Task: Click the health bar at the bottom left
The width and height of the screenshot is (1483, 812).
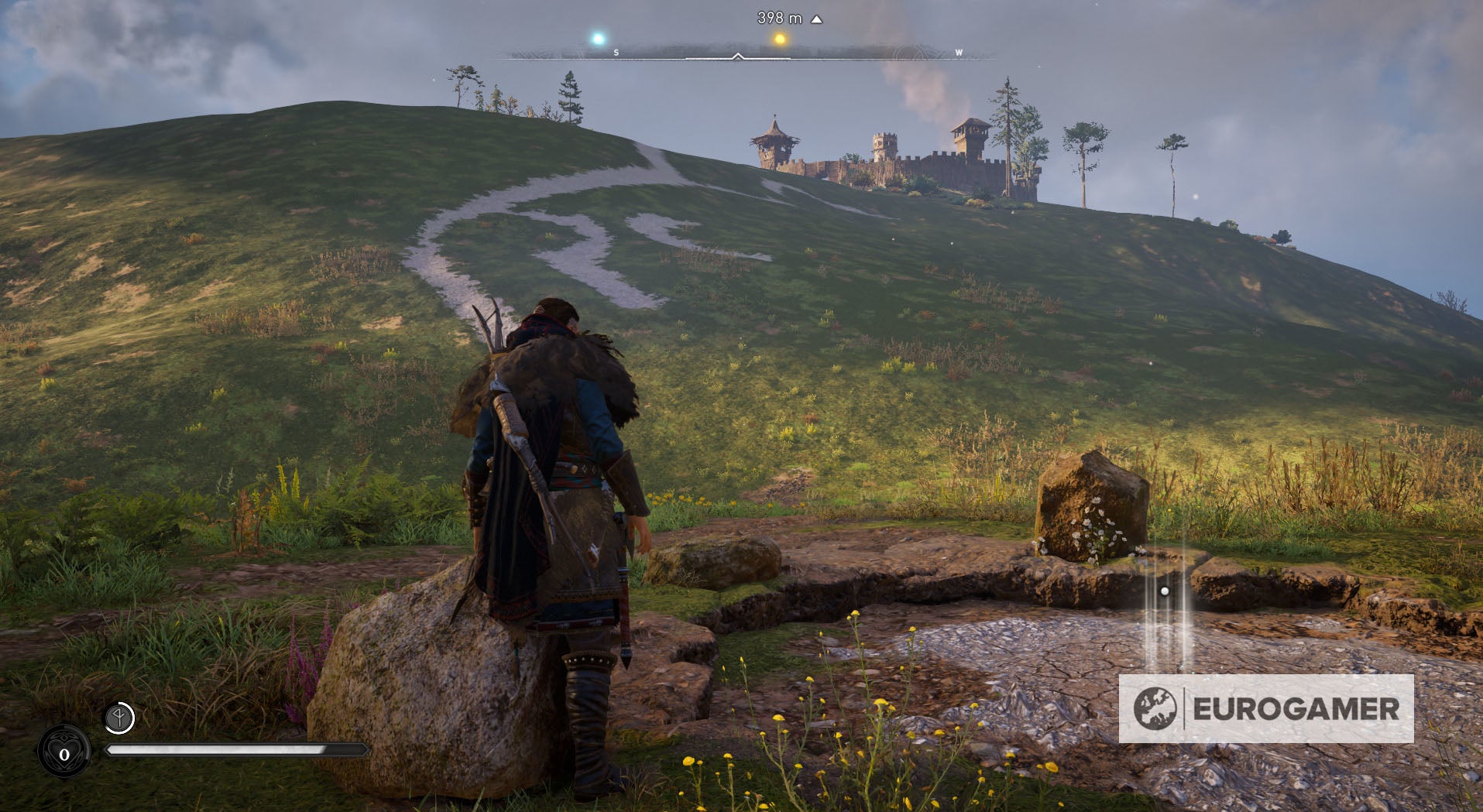Action: point(232,749)
